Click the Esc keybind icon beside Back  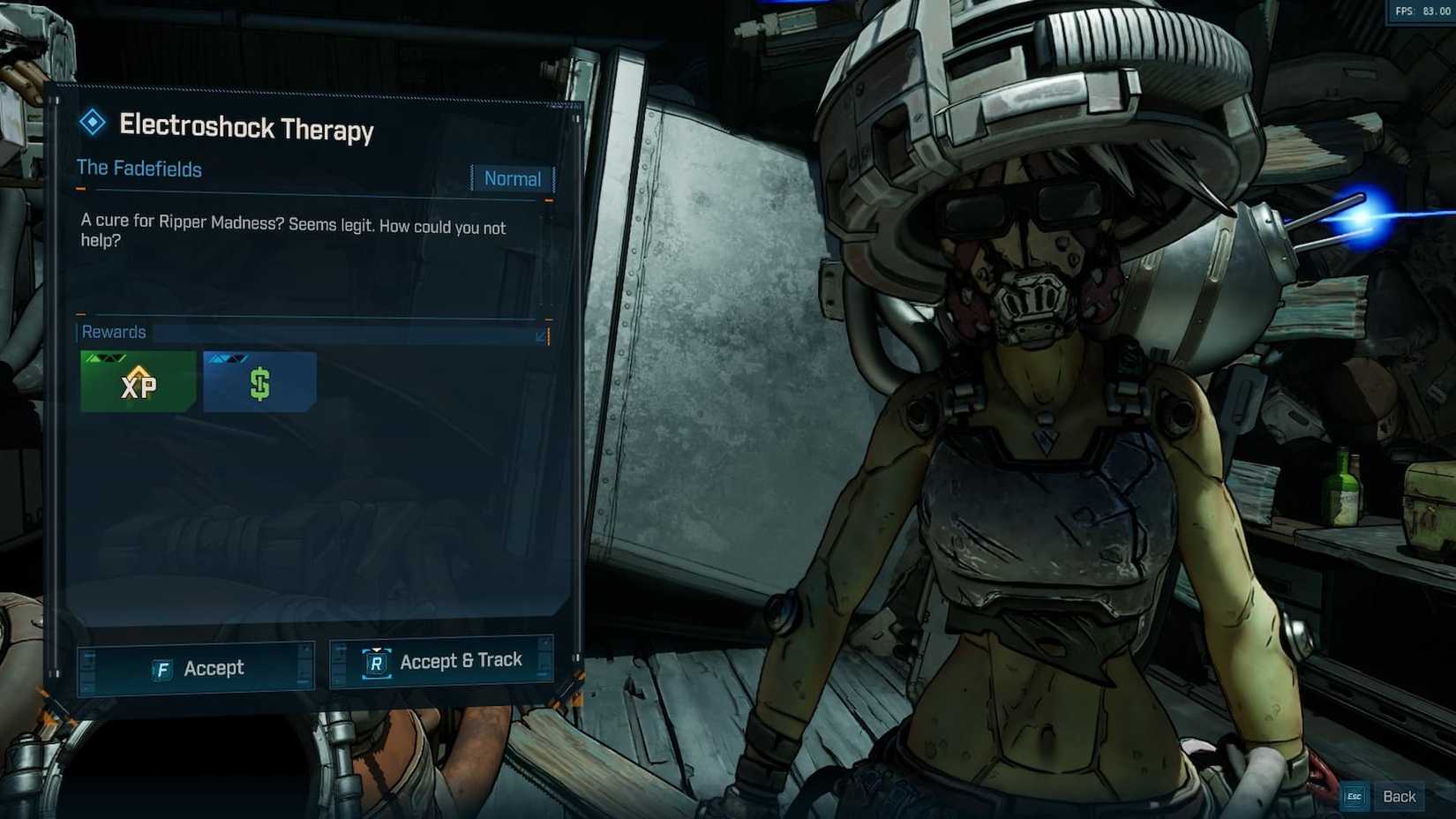point(1354,796)
